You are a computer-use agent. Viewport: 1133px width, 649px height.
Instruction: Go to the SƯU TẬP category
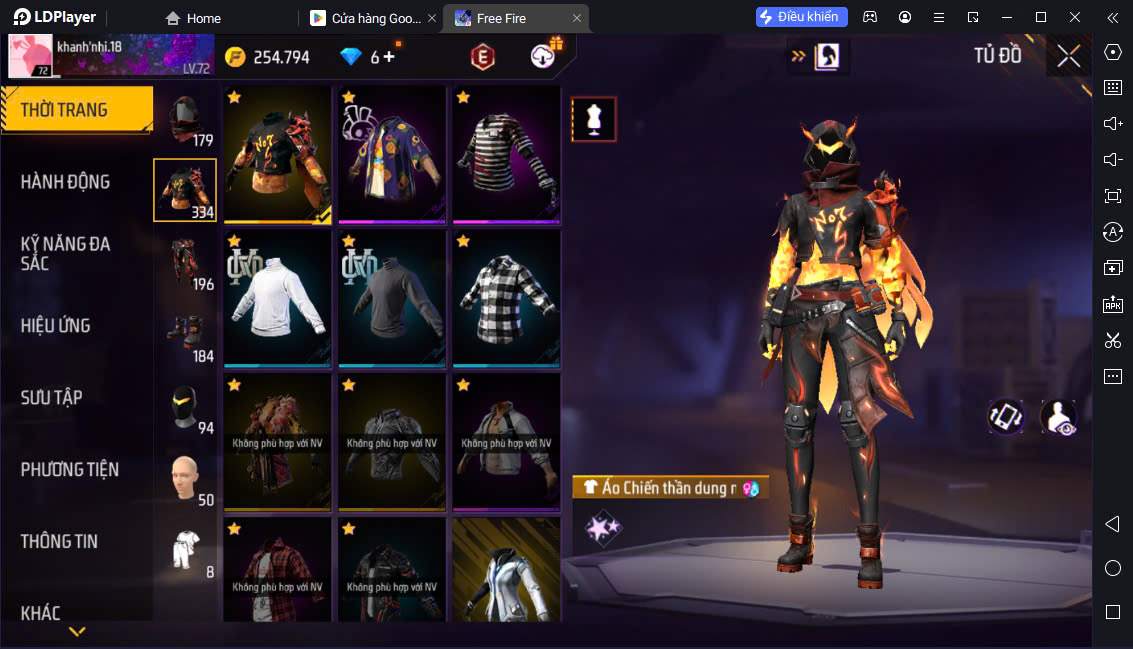52,398
